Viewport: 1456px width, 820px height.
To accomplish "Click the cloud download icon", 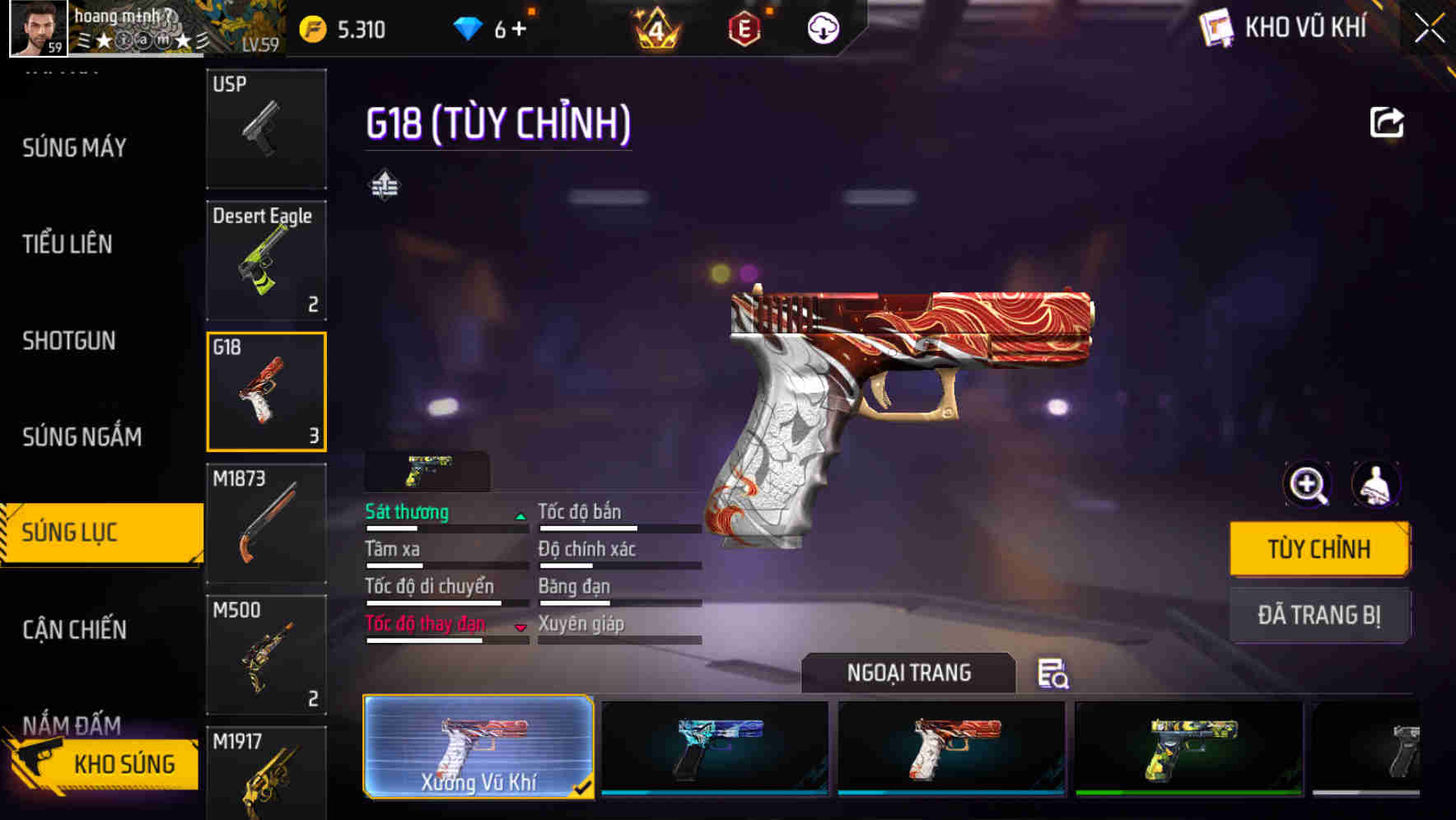I will (x=822, y=27).
